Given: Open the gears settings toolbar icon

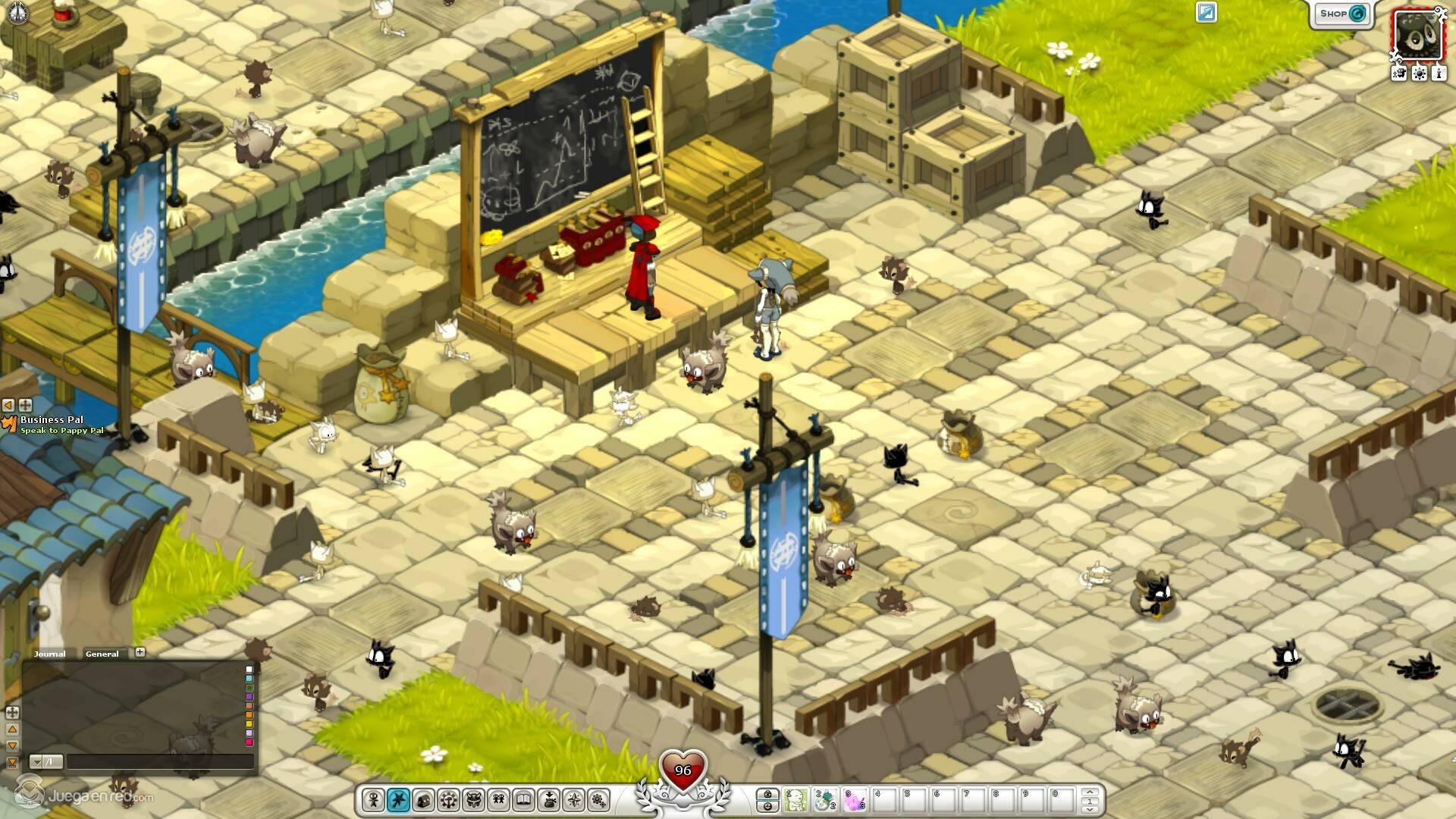Looking at the screenshot, I should coord(599,799).
